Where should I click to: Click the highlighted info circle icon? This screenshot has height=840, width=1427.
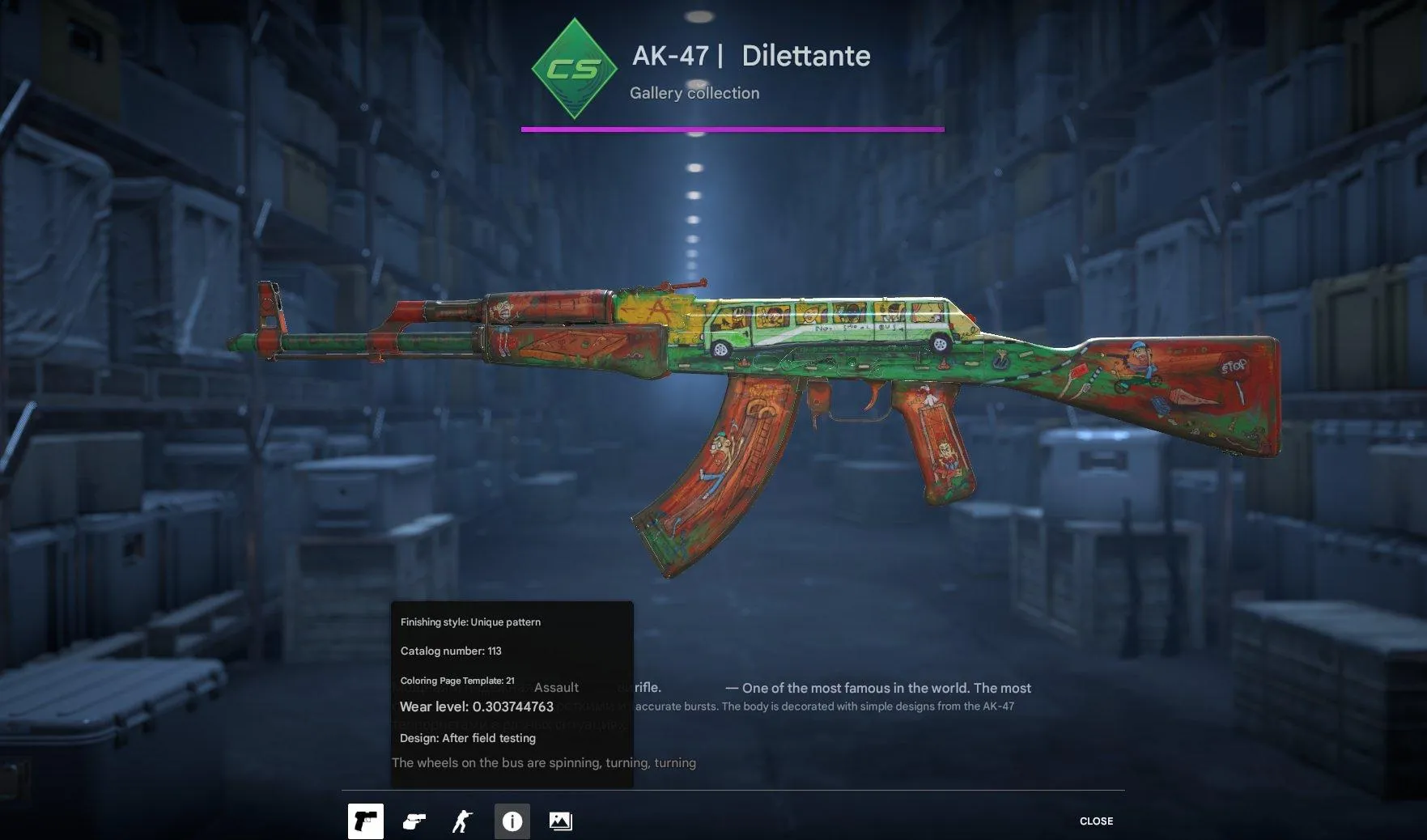[x=512, y=821]
